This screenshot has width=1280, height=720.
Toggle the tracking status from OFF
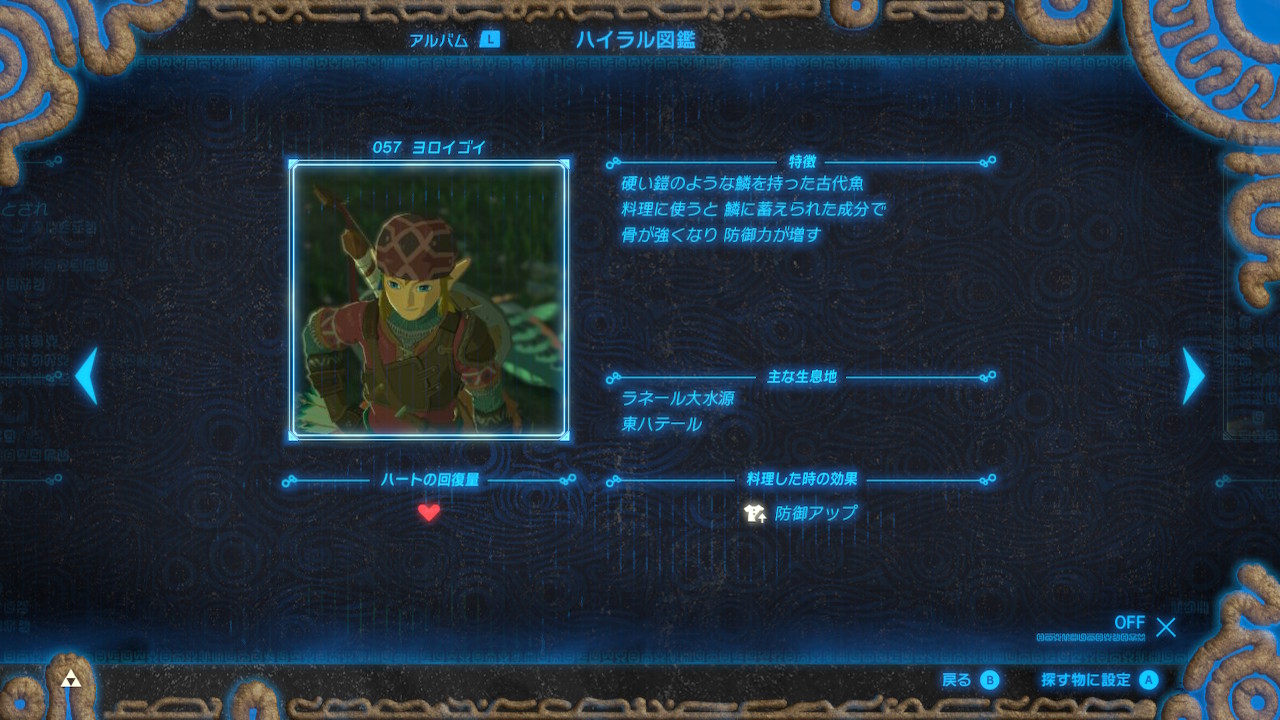1128,623
